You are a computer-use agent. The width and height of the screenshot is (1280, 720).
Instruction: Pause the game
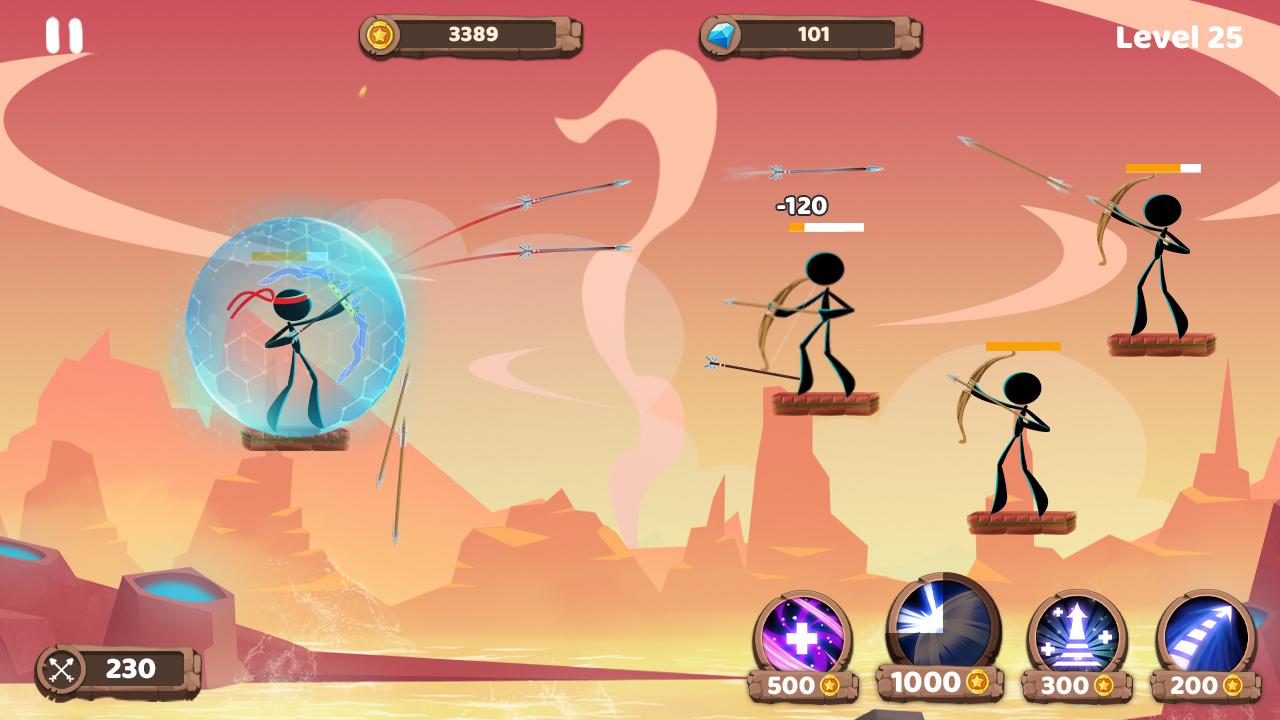(64, 36)
